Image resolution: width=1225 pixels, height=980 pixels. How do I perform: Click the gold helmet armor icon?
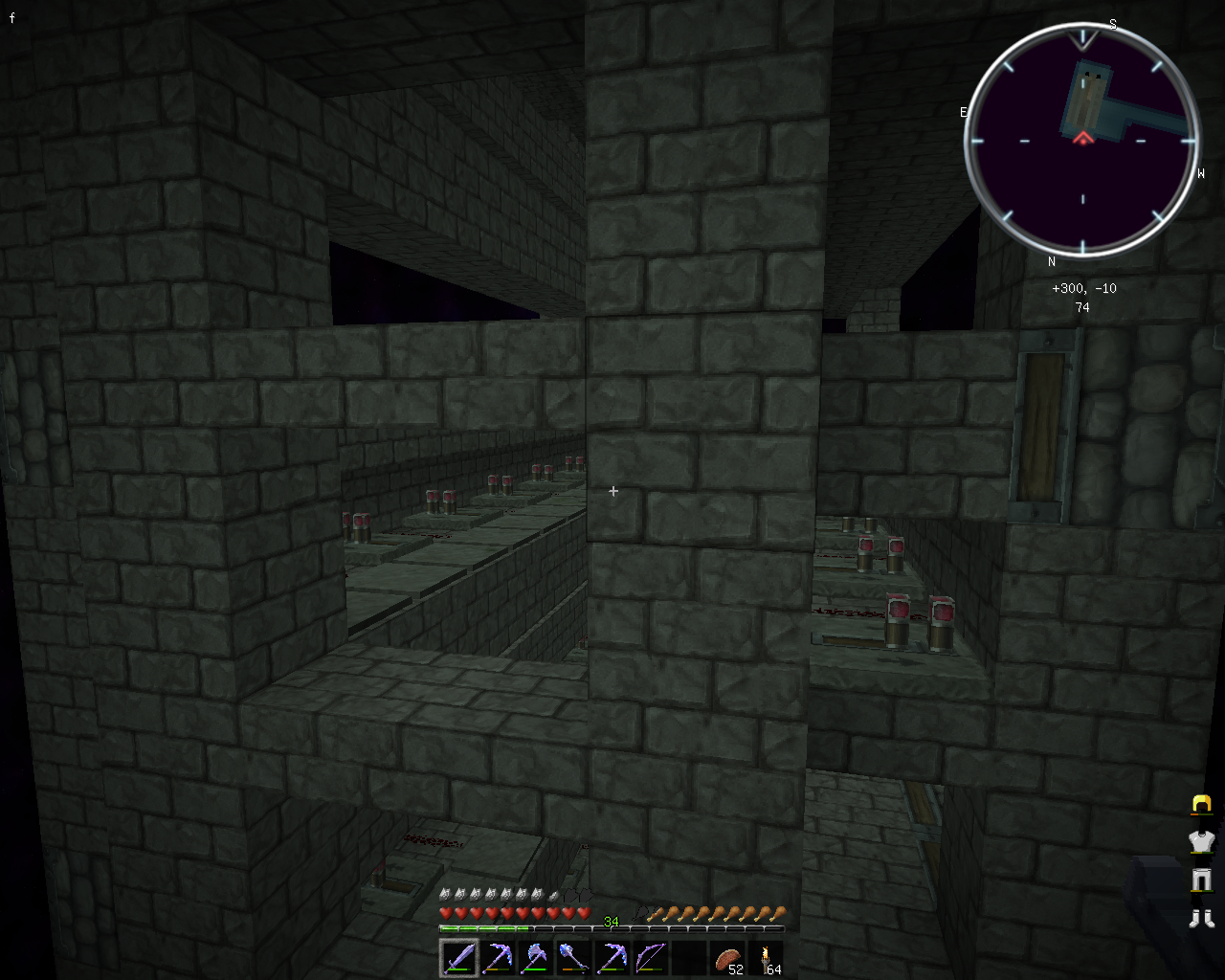click(1201, 805)
